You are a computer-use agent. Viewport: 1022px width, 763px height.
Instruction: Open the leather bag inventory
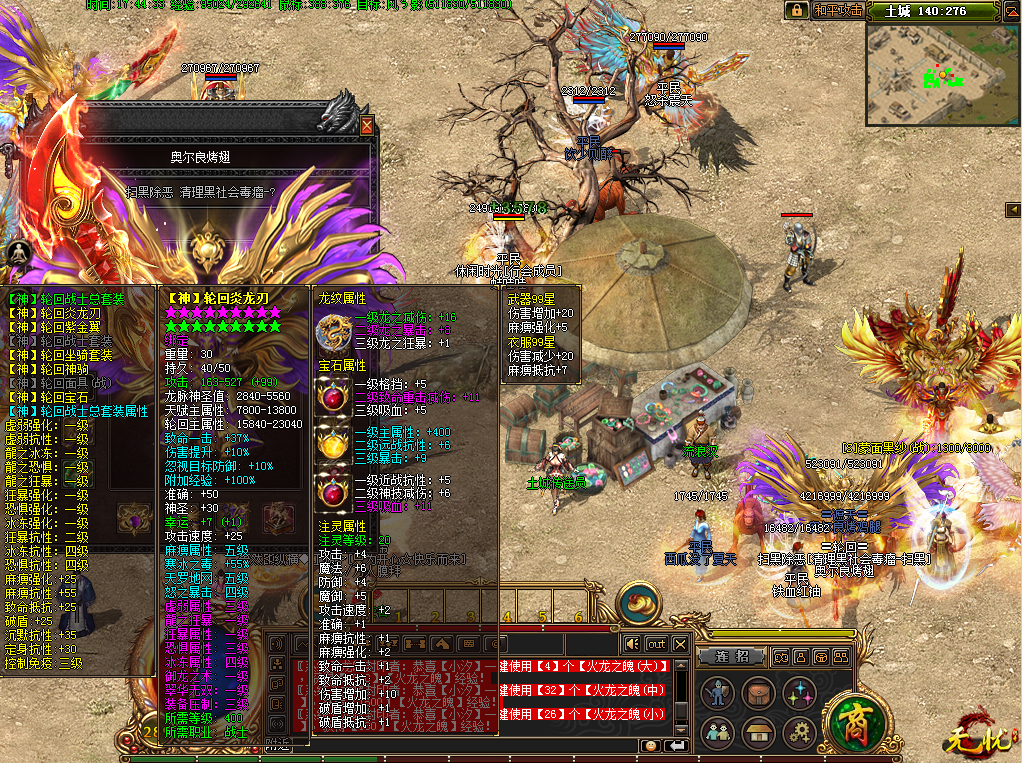tap(757, 692)
